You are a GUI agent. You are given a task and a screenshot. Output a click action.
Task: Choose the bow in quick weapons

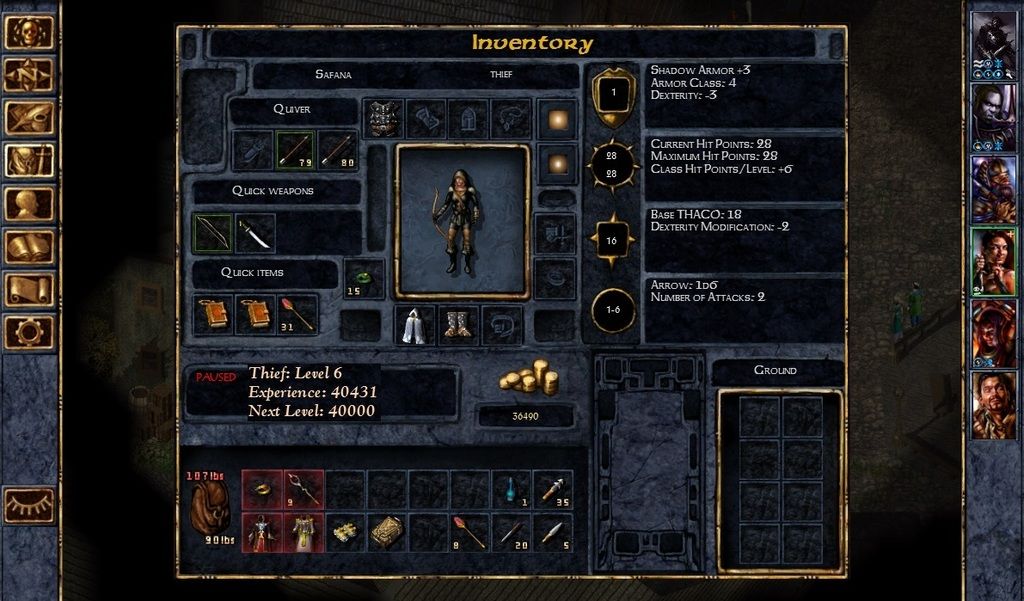pyautogui.click(x=212, y=233)
